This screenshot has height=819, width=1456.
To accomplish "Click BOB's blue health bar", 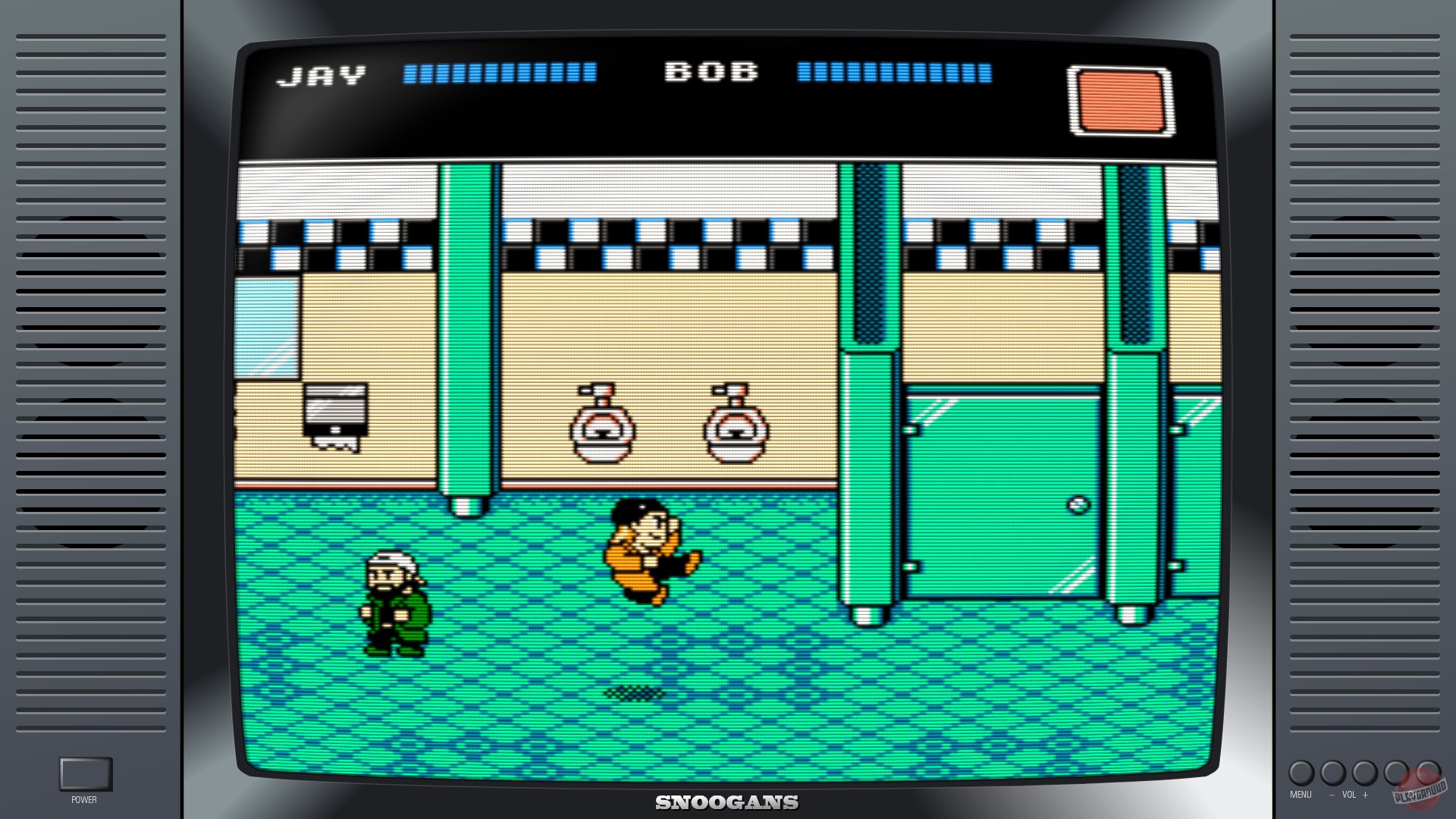I will coord(895,74).
